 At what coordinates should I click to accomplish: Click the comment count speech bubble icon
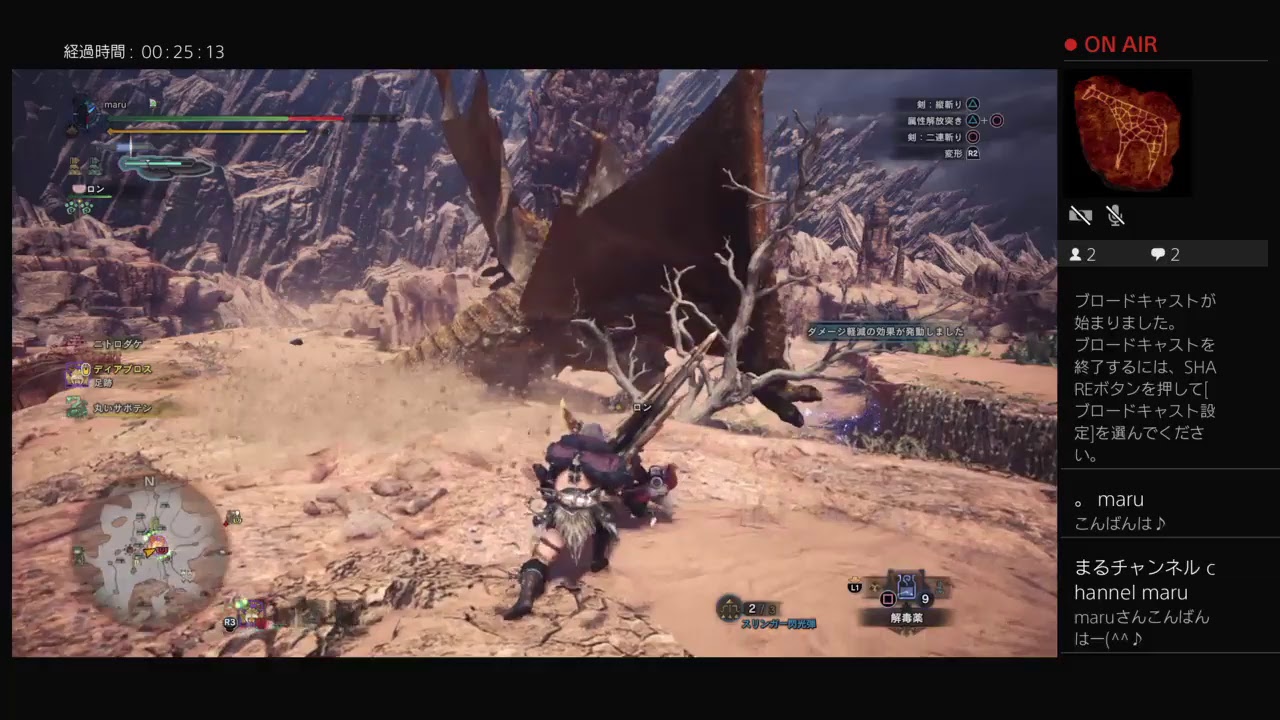click(x=1158, y=254)
